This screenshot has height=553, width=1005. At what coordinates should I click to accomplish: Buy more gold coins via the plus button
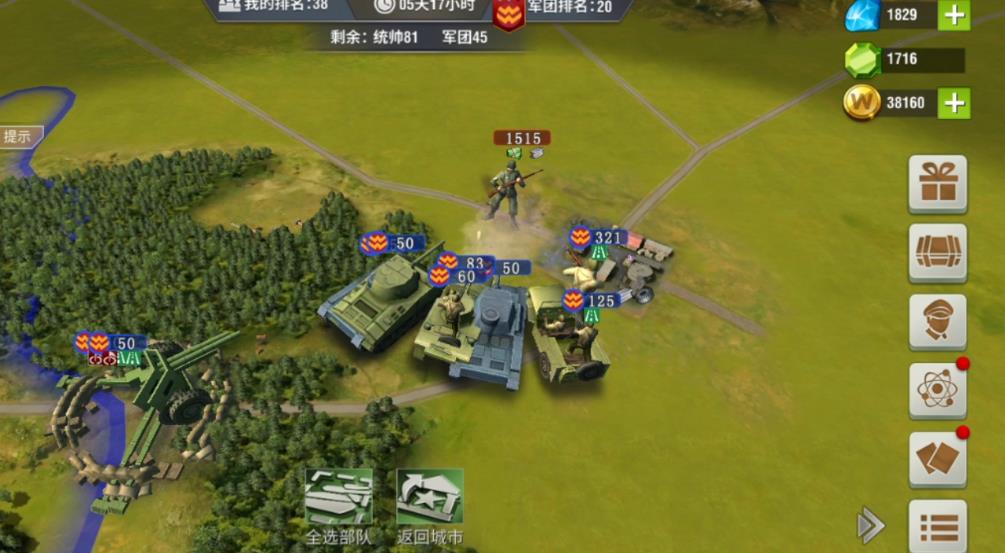954,103
